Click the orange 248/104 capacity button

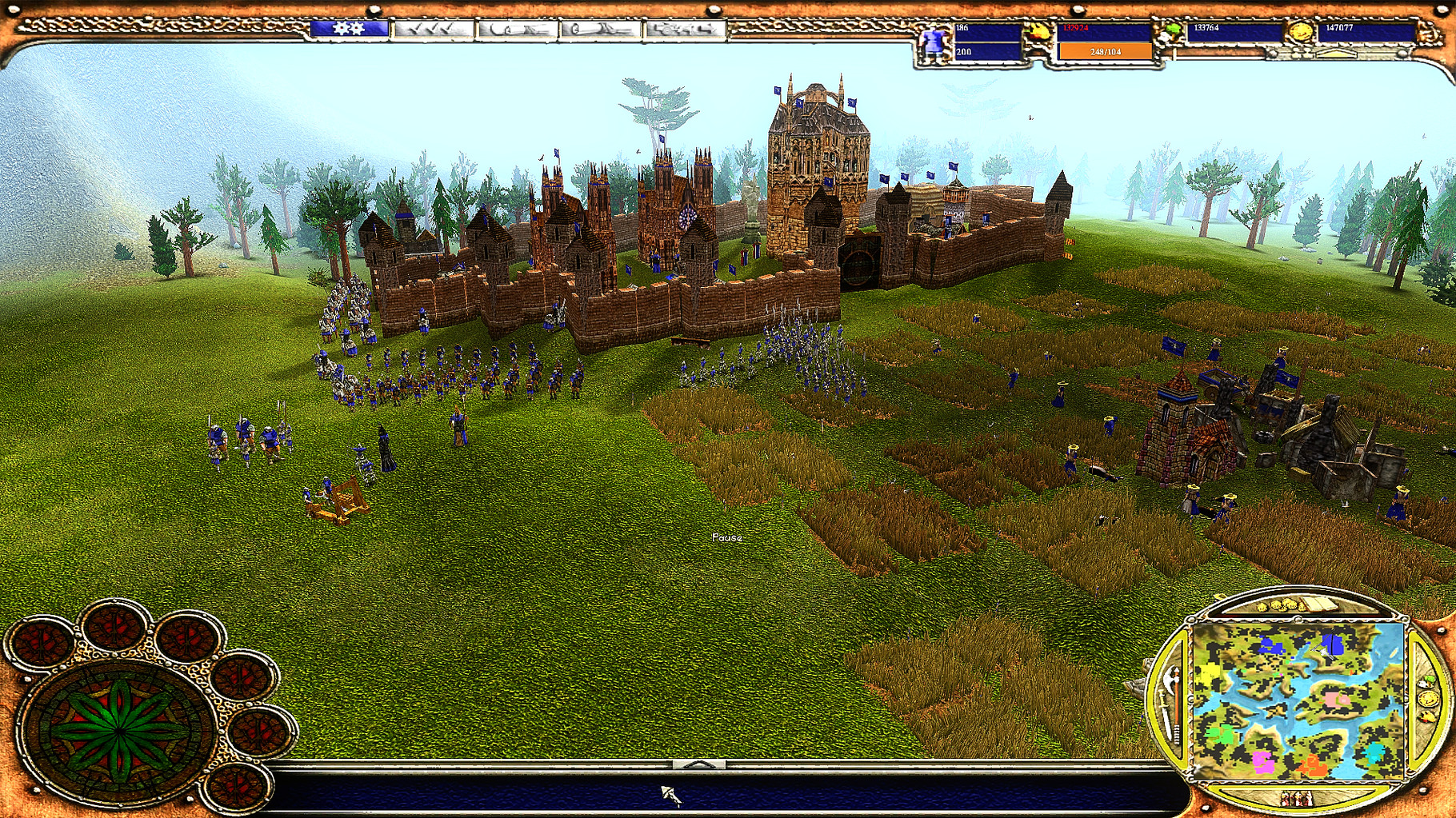click(1105, 52)
